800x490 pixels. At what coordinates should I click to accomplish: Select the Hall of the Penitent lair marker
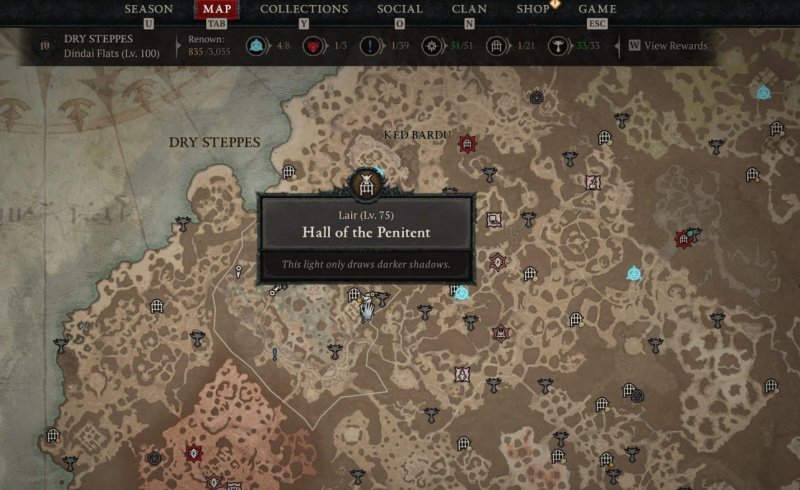[x=365, y=184]
